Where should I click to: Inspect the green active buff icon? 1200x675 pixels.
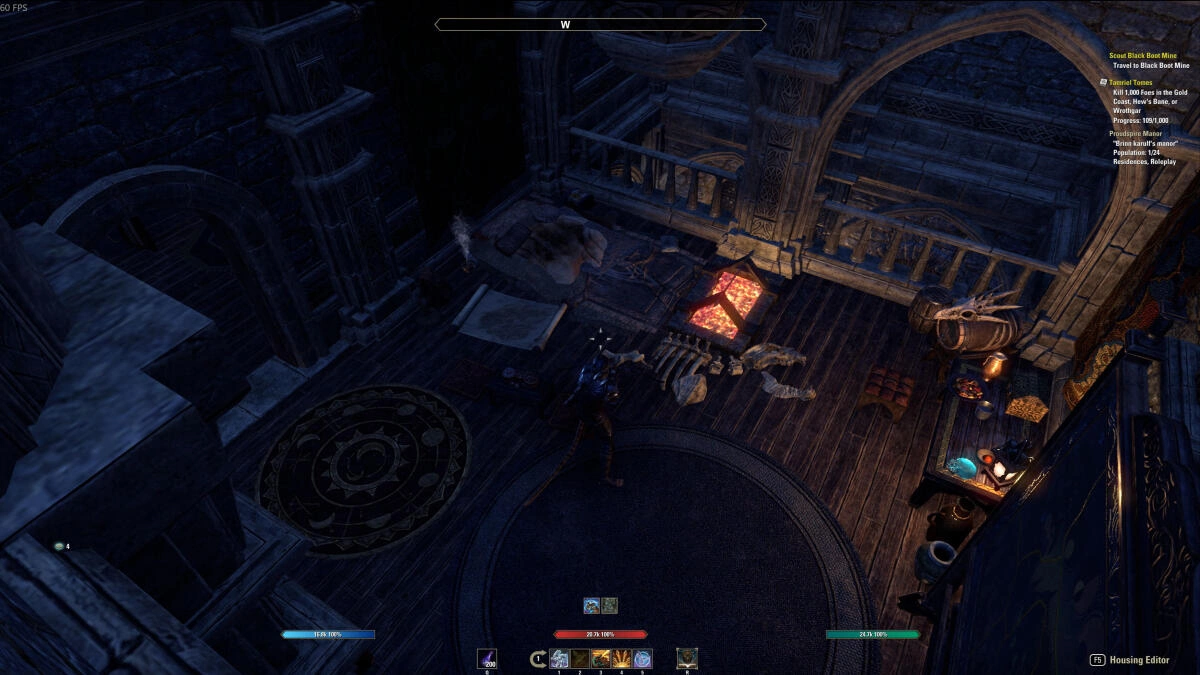(609, 605)
